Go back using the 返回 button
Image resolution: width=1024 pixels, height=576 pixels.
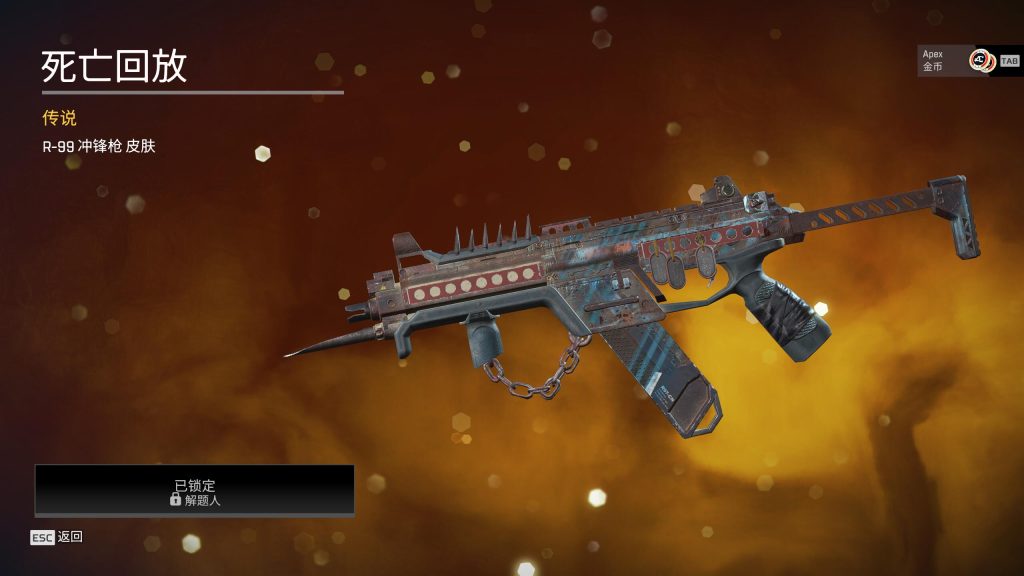pyautogui.click(x=57, y=537)
